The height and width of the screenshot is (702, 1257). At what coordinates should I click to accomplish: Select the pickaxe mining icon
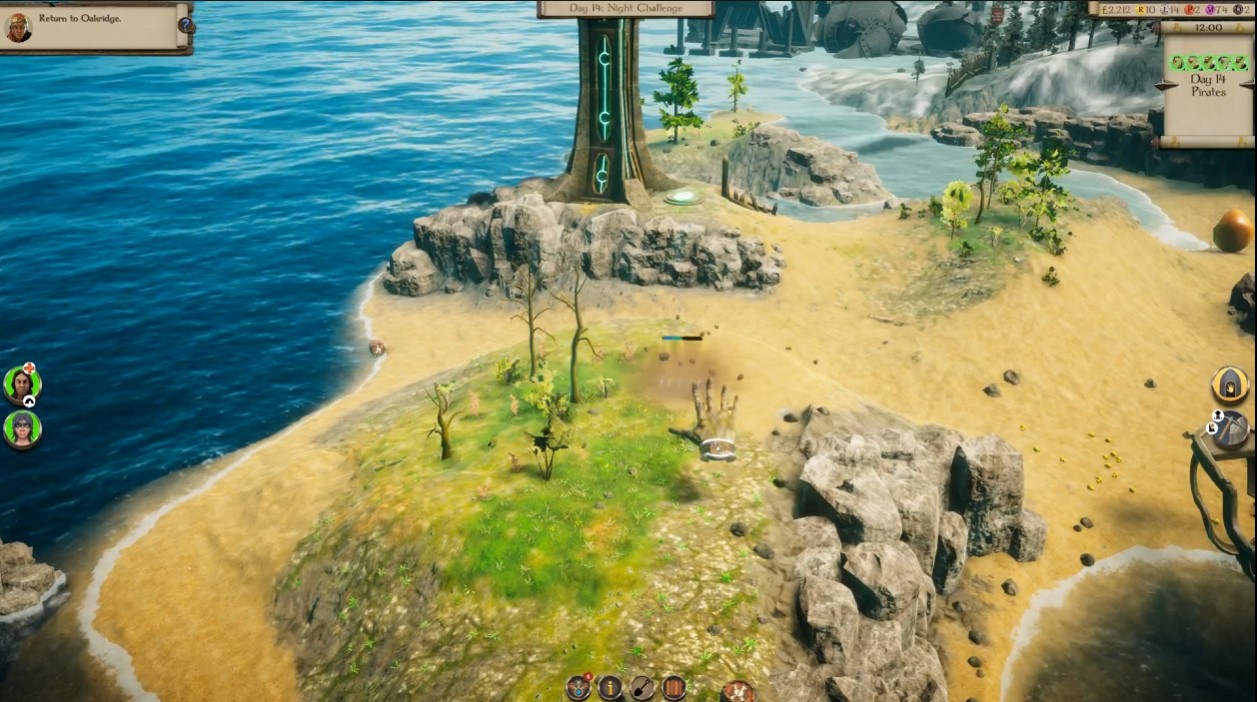coord(1231,428)
